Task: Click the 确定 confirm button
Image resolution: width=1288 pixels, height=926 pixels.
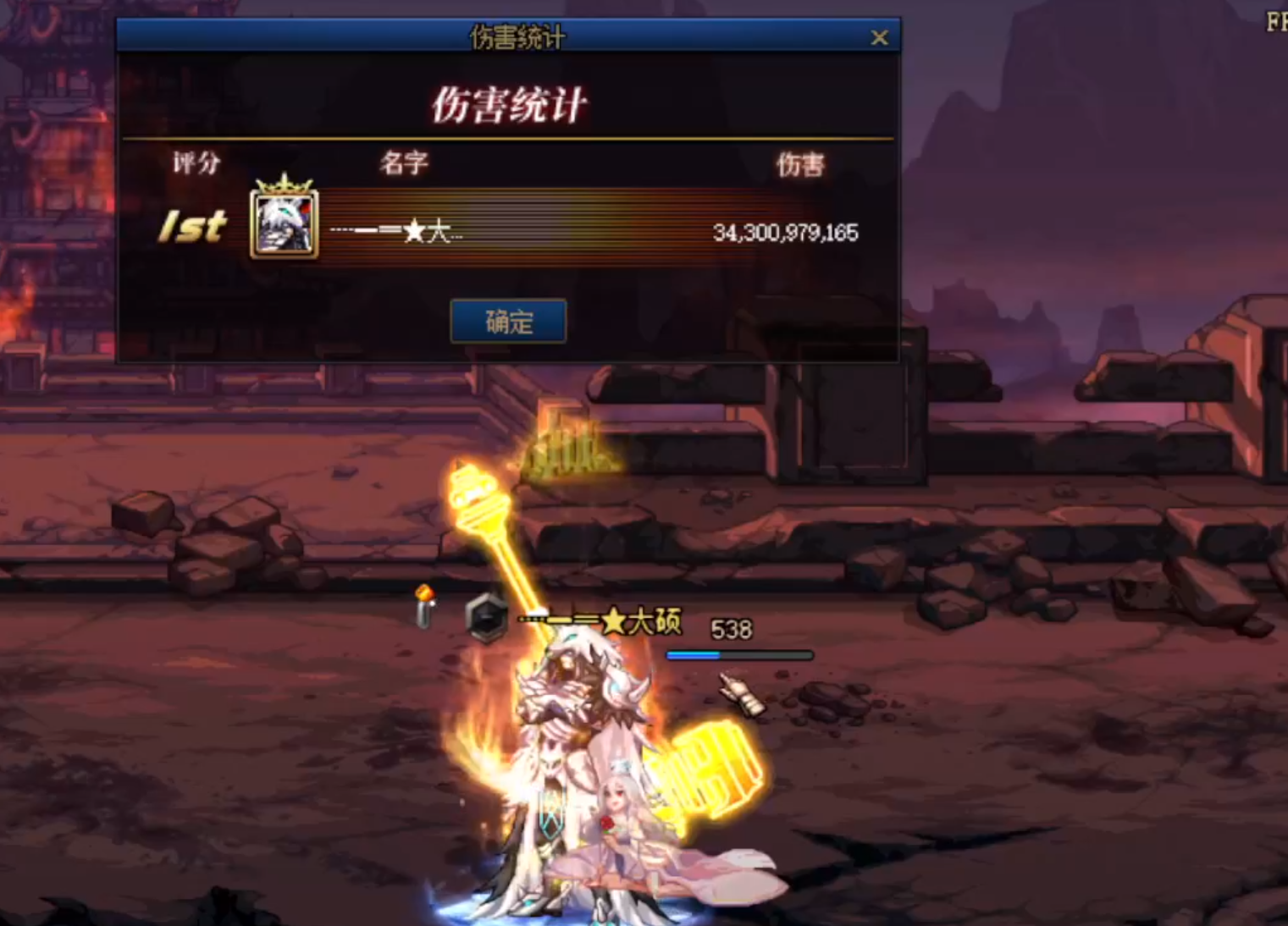Action: point(508,322)
